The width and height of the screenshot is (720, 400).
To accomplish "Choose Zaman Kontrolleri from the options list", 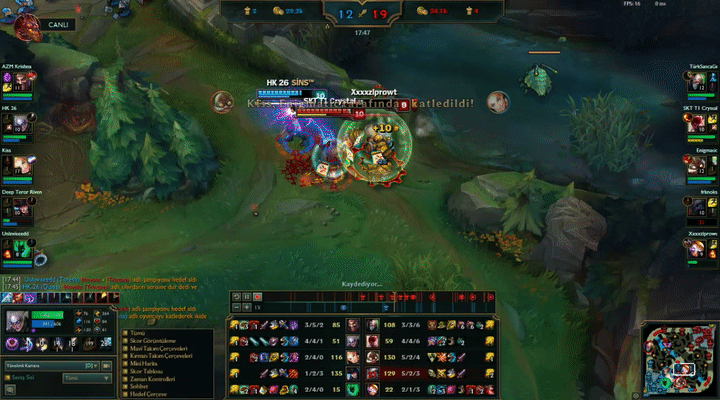I will pos(144,378).
